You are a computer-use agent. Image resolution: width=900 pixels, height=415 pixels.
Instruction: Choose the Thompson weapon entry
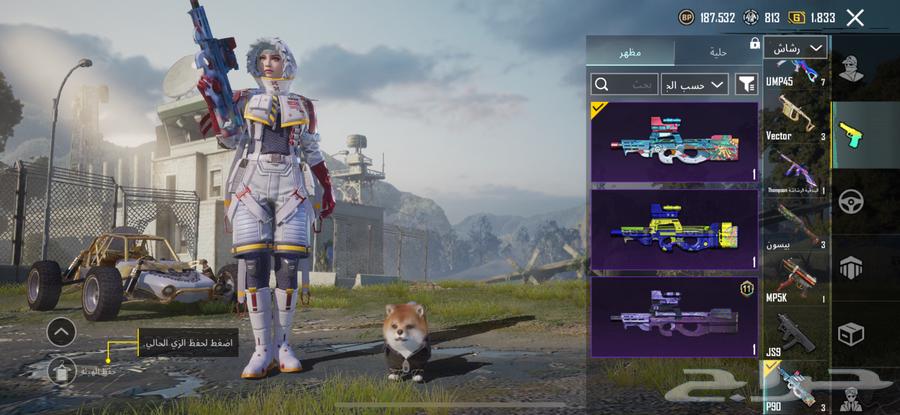[796, 172]
